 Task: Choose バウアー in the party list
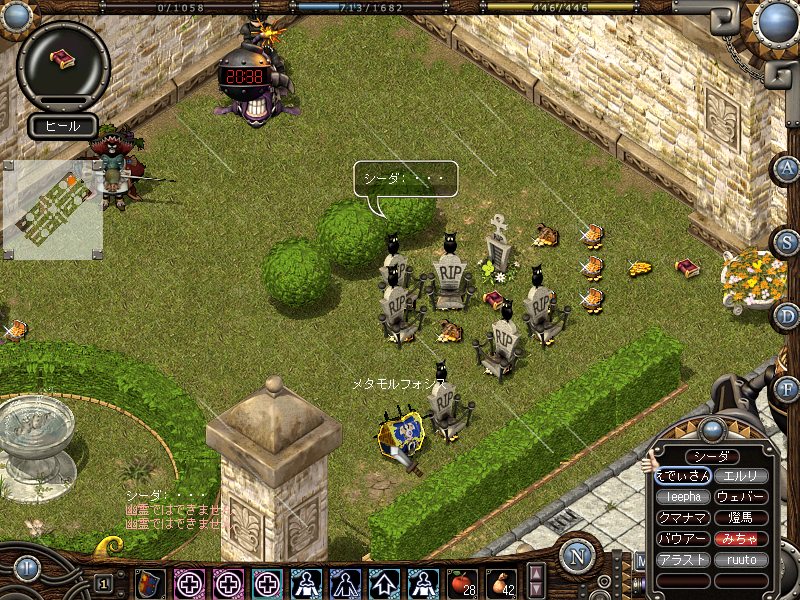(x=683, y=539)
